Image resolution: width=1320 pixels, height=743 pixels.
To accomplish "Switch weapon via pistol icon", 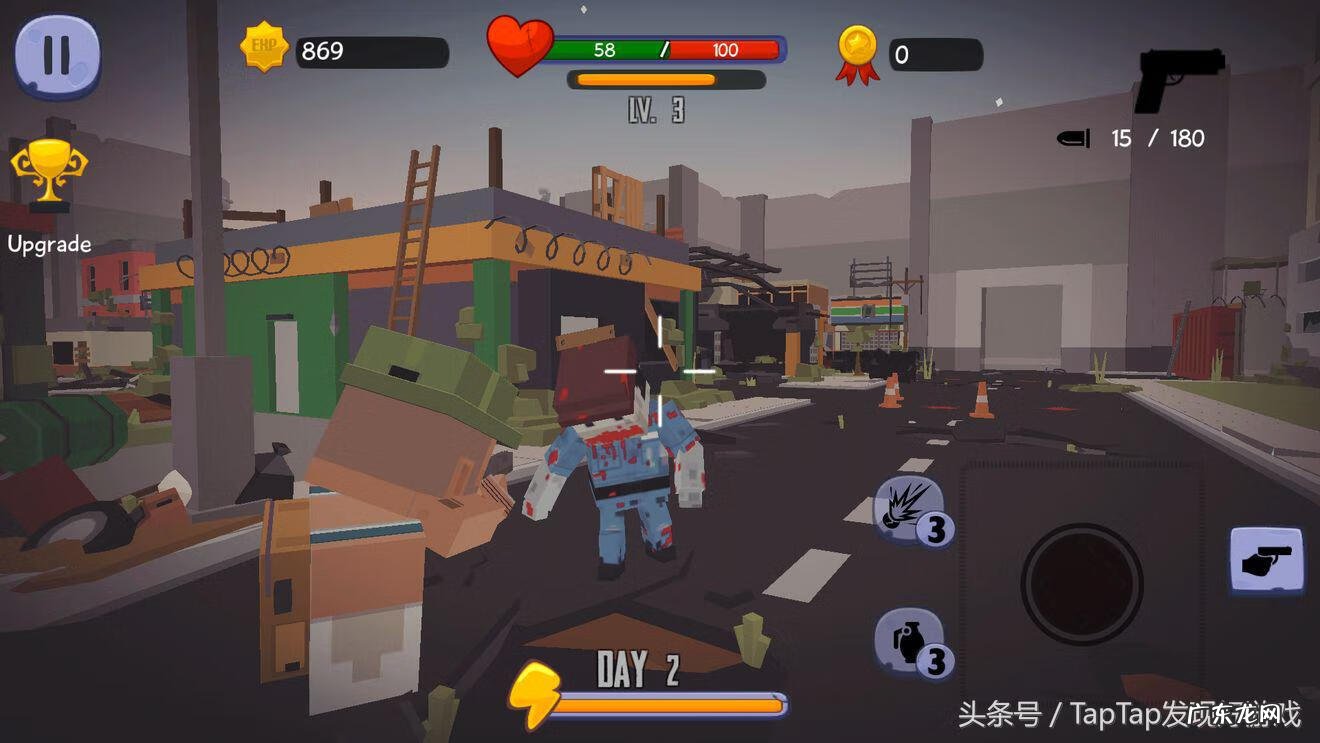I will point(1178,78).
